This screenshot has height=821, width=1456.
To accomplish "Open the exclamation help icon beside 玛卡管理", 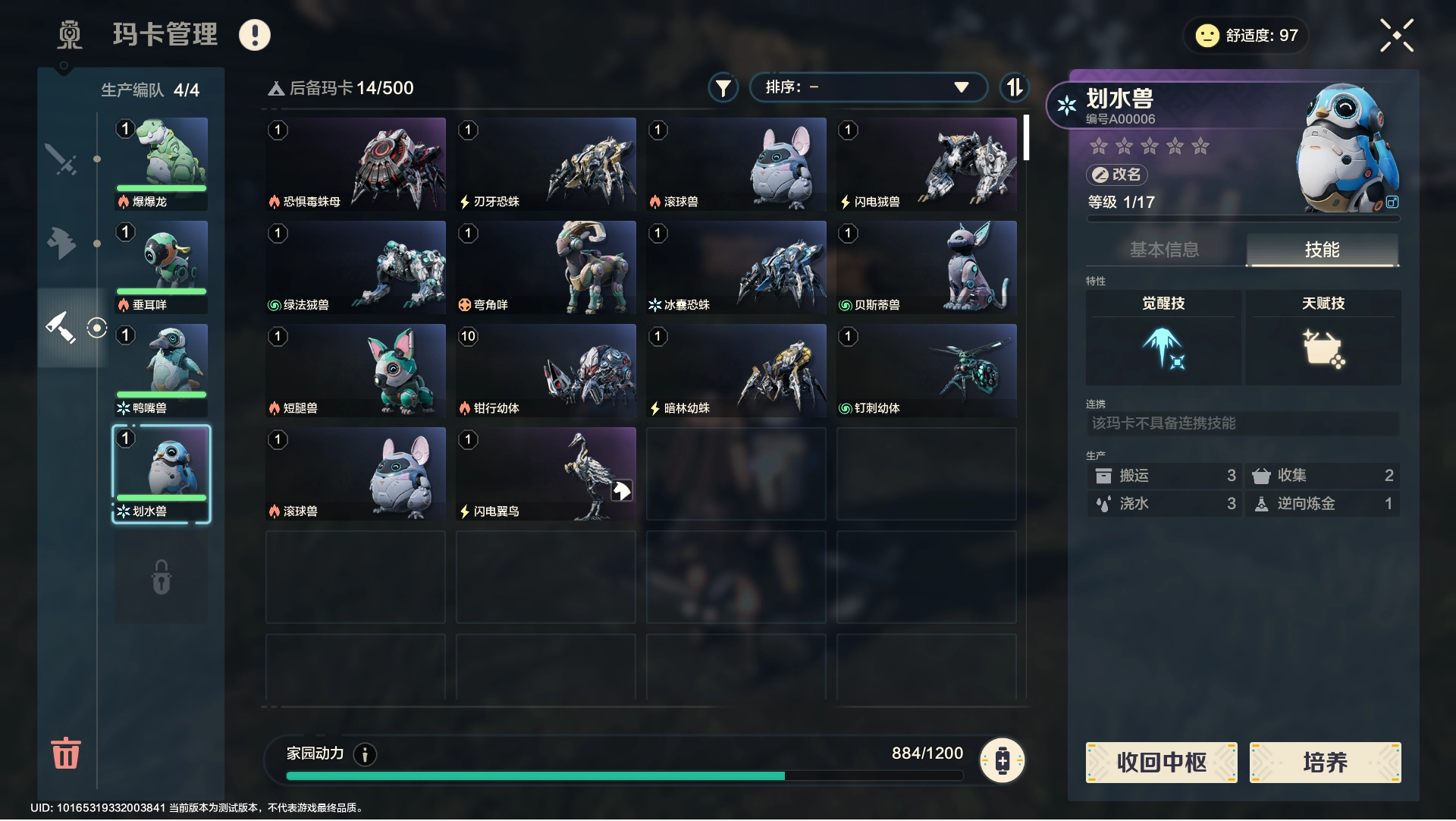I will coord(255,35).
